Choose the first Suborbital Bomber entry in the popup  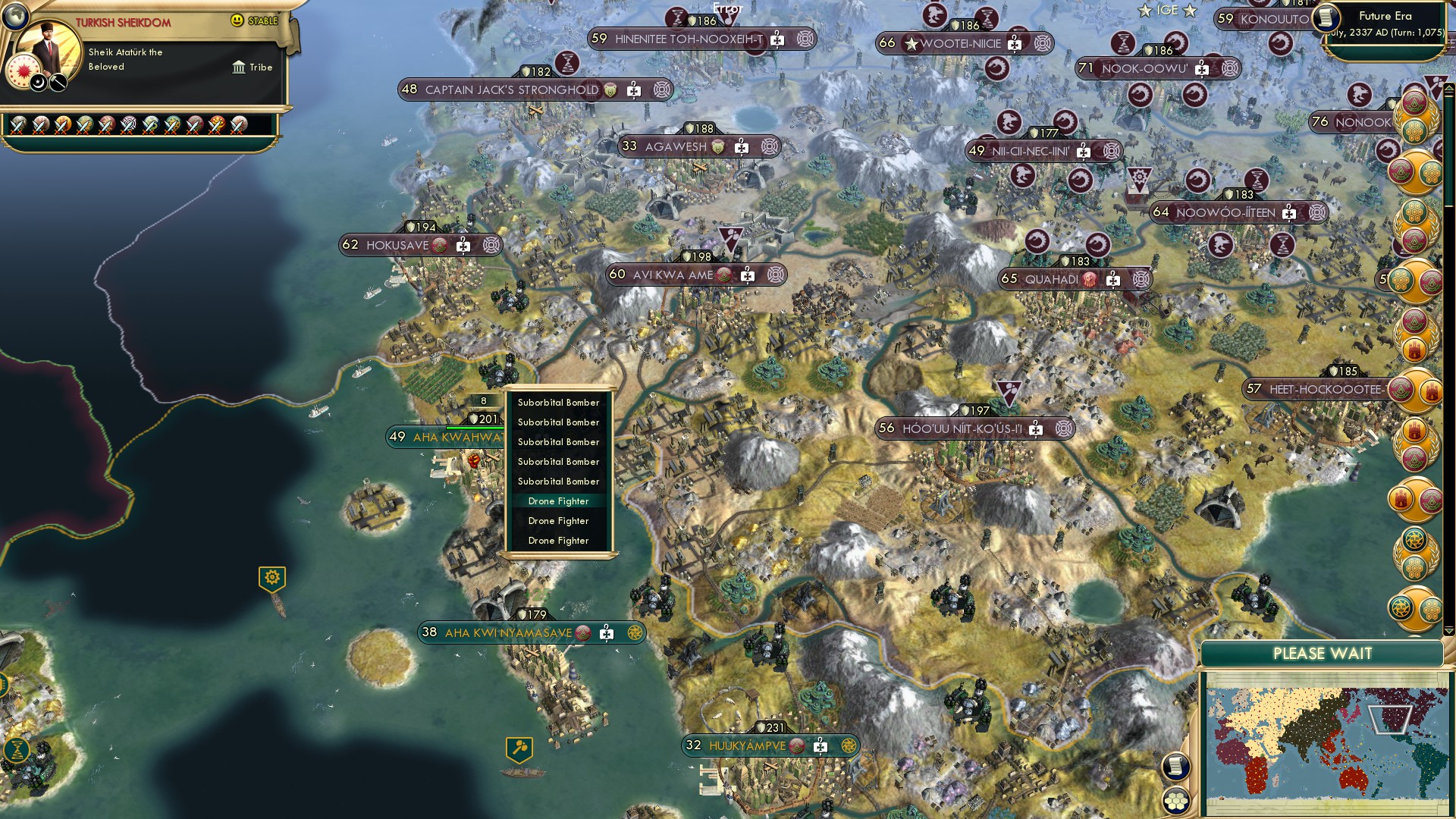(x=558, y=403)
